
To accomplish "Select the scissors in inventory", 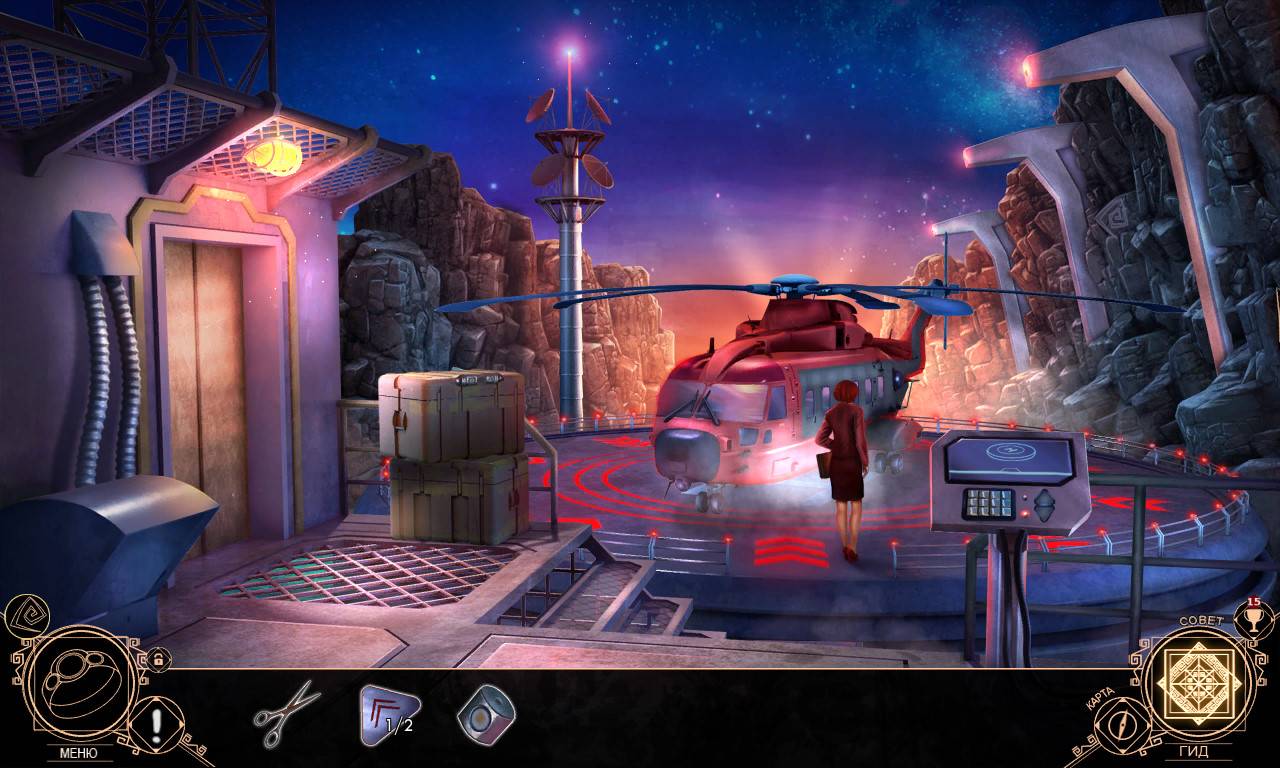I will (x=286, y=713).
